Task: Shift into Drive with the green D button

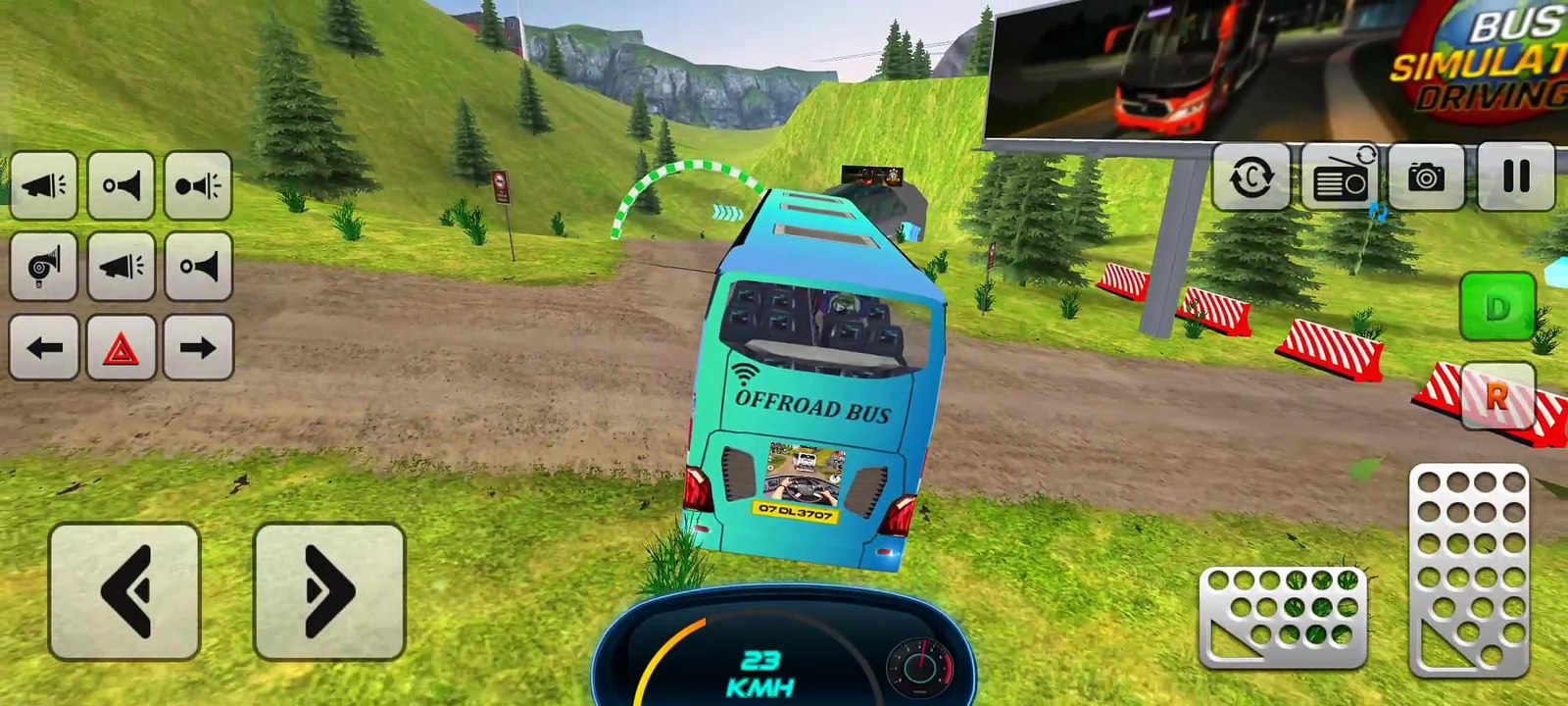Action: tap(1497, 308)
